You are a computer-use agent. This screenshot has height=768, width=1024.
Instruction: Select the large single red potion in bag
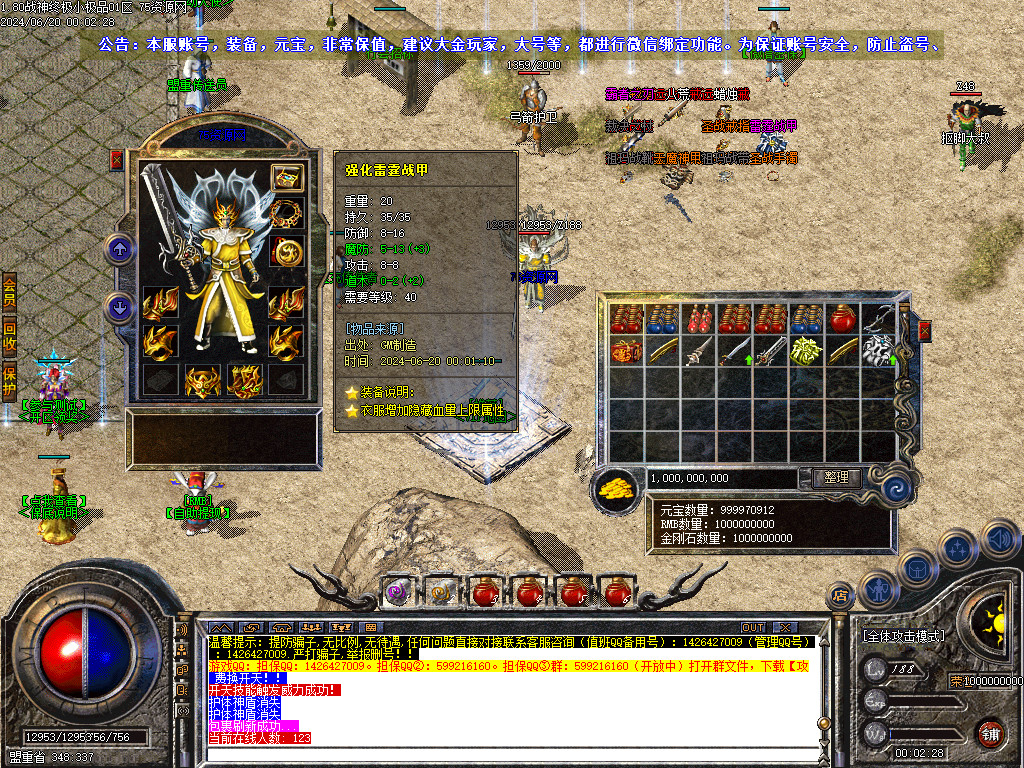[840, 319]
